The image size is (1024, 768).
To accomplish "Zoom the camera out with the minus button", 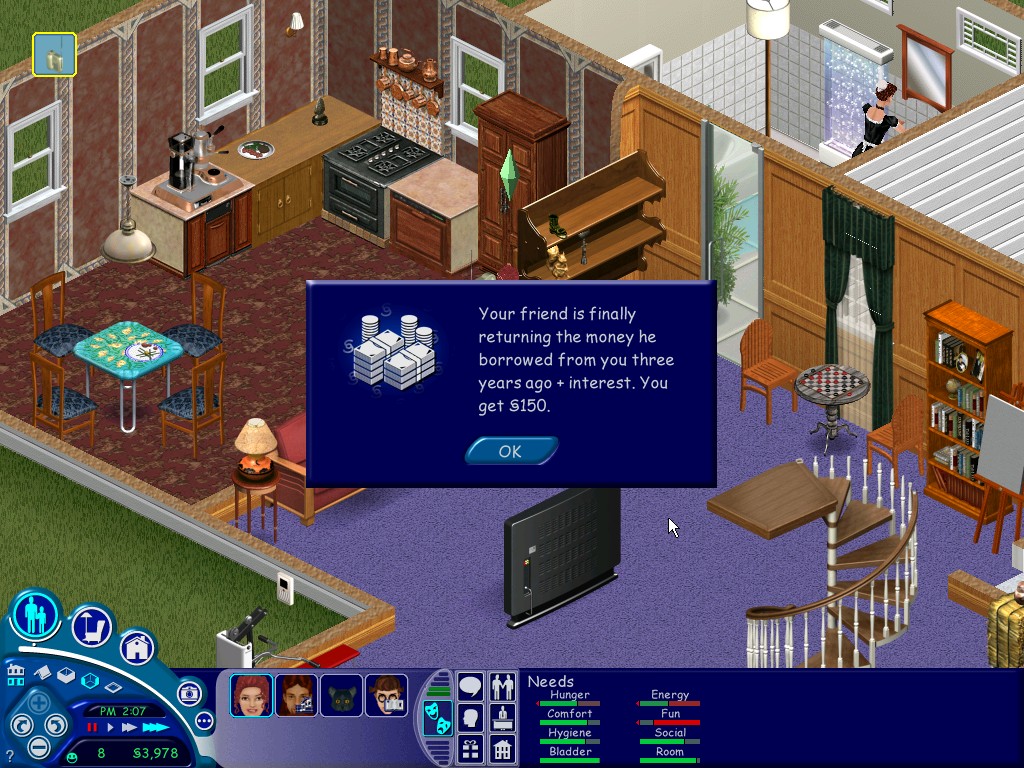I will pos(38,746).
